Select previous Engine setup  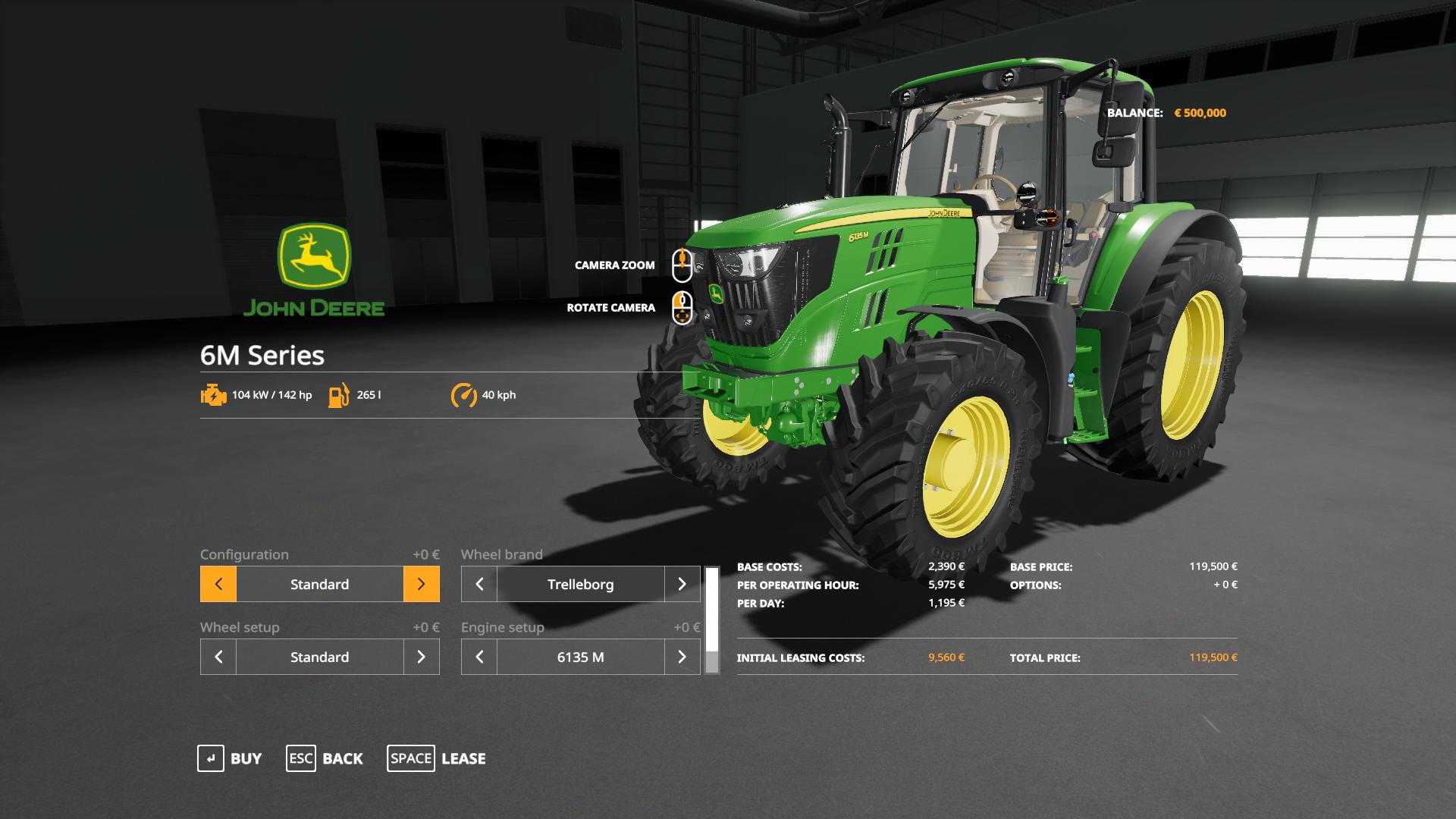(479, 657)
